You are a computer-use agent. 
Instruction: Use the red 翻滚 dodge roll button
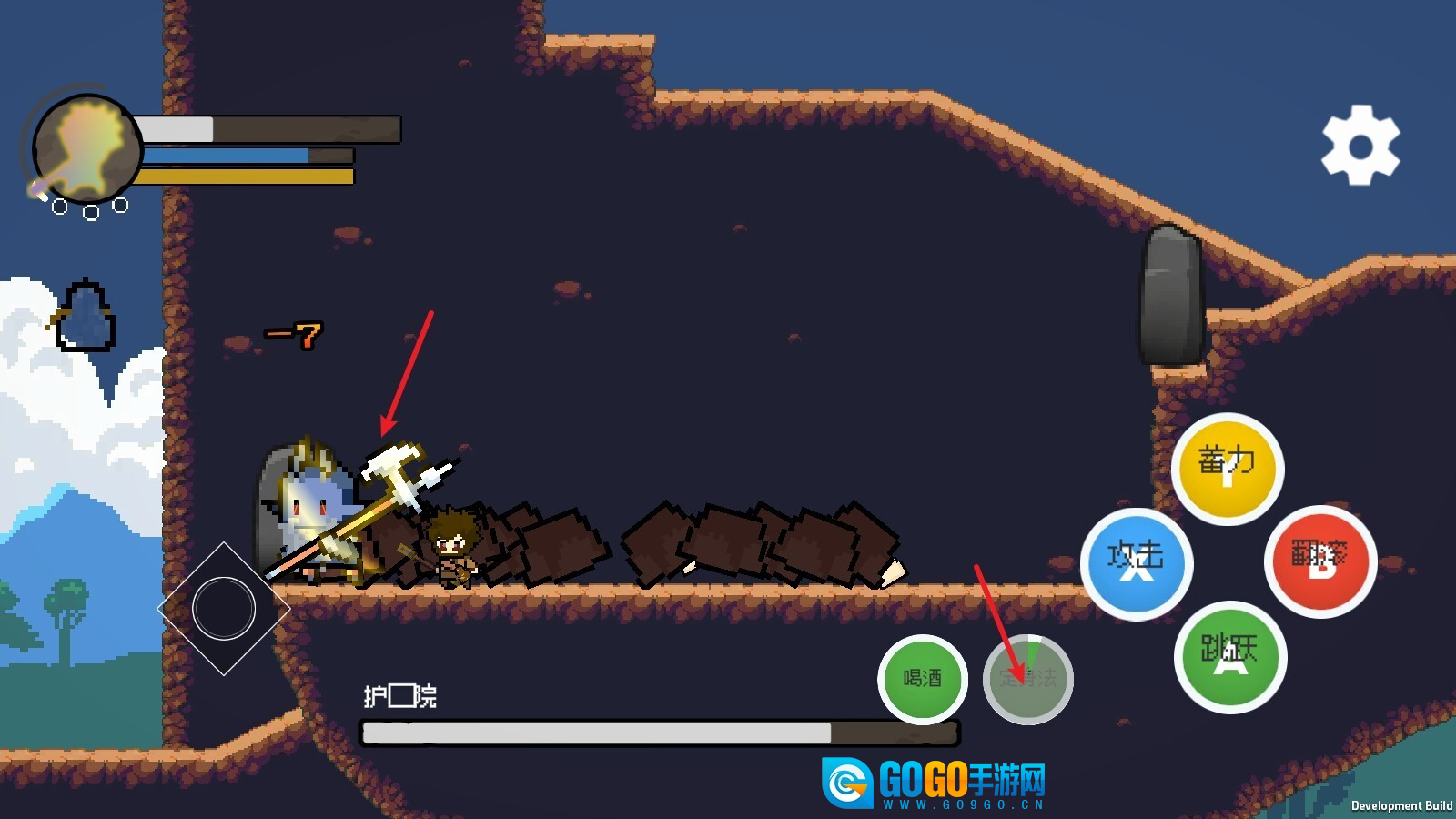click(x=1320, y=561)
